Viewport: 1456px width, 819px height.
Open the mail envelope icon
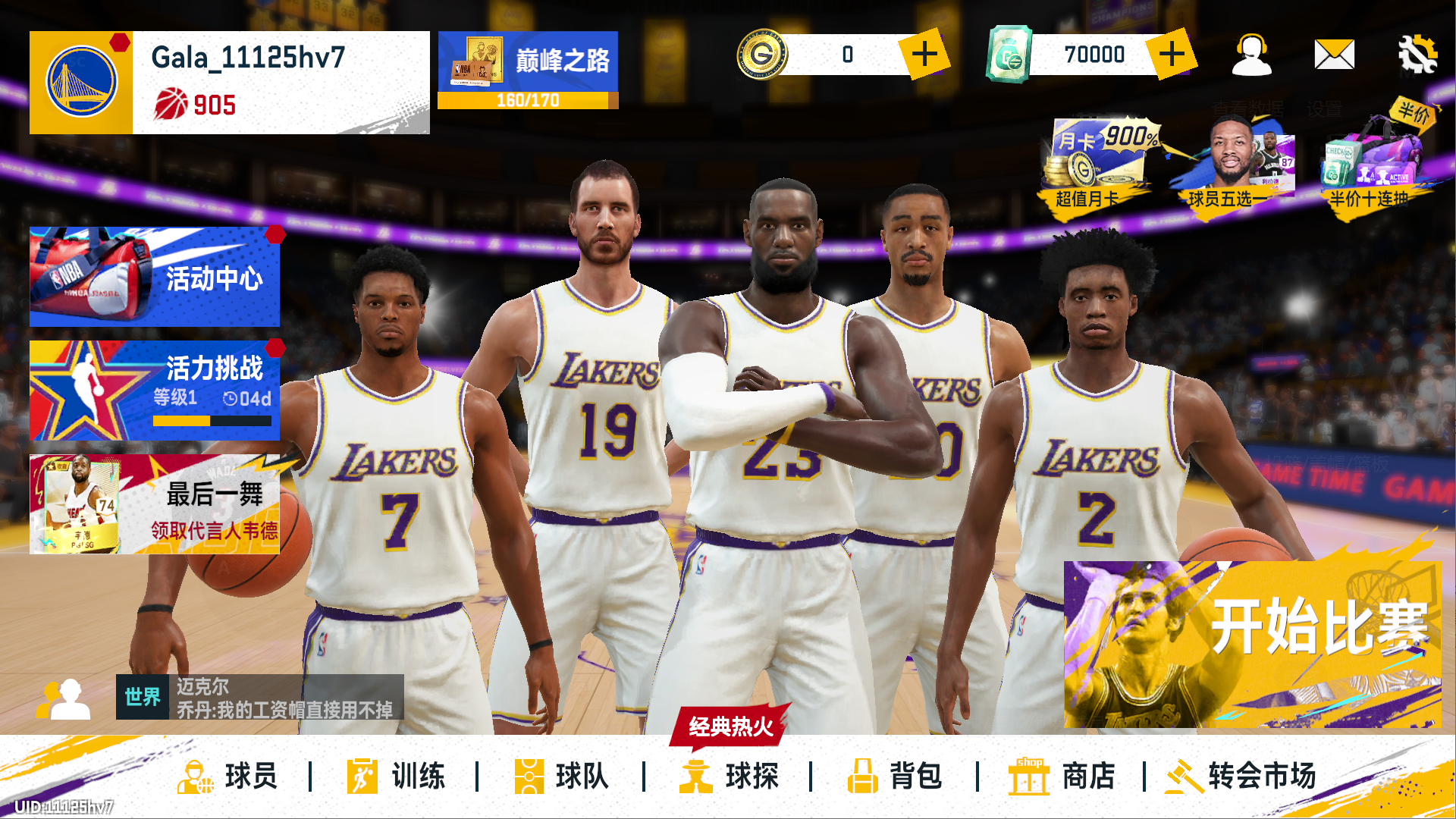pos(1334,55)
